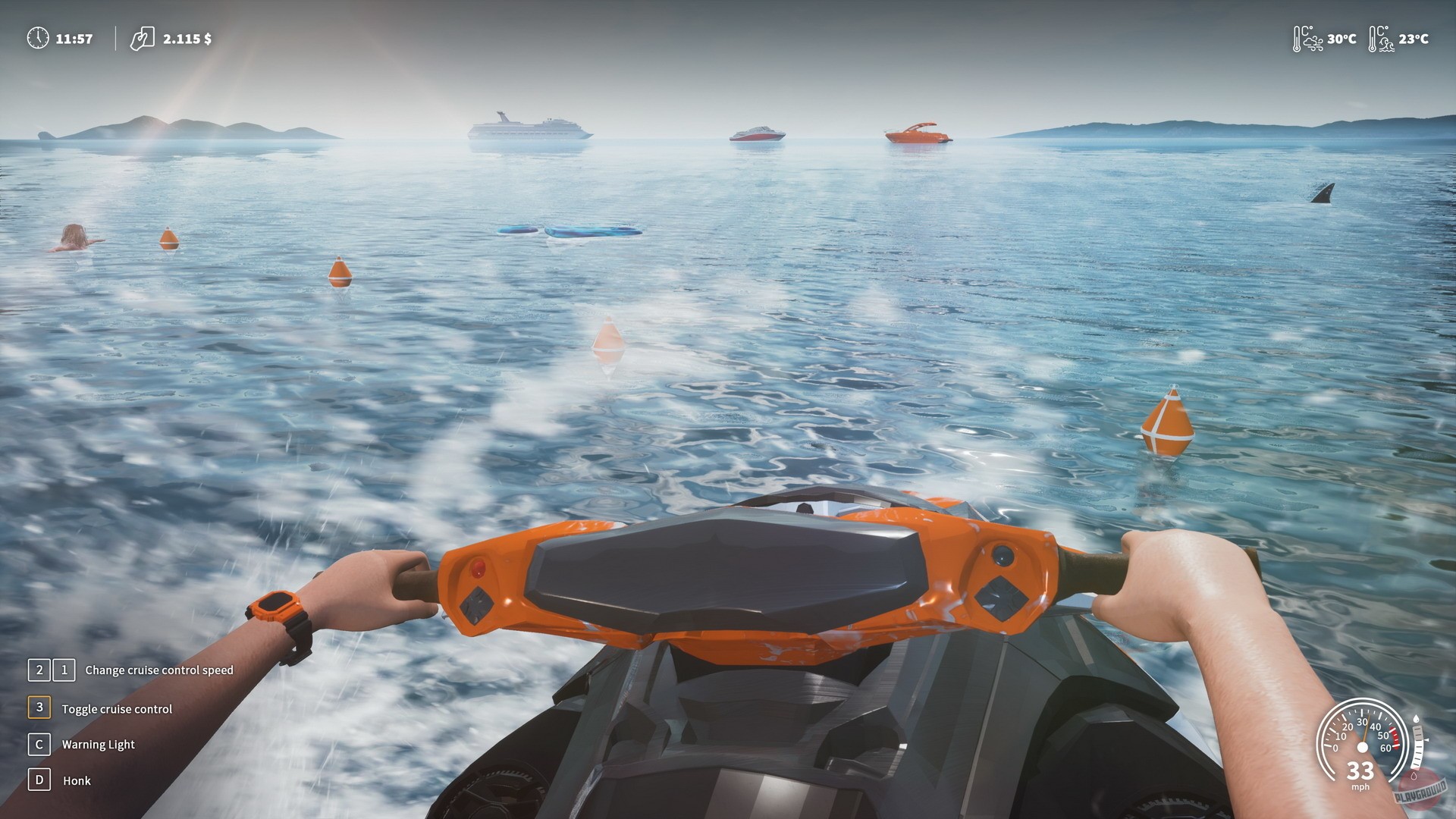The image size is (1456, 819).
Task: Select the water temperature icon showing 30°C
Action: (1306, 37)
